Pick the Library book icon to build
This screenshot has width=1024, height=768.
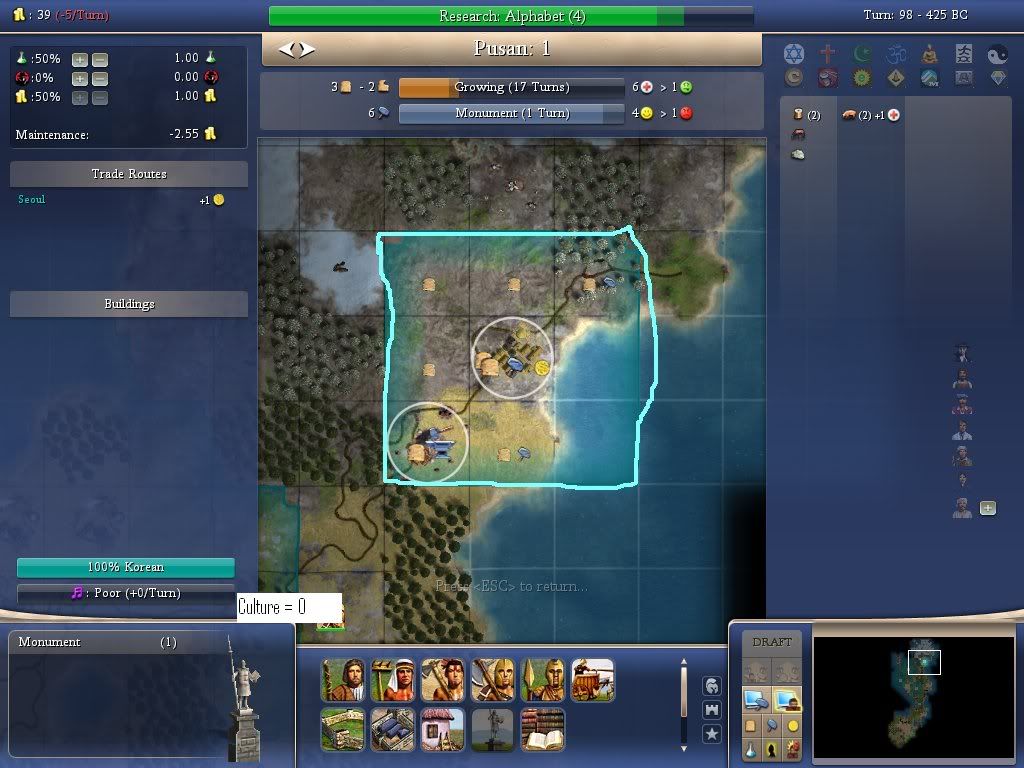[x=542, y=730]
